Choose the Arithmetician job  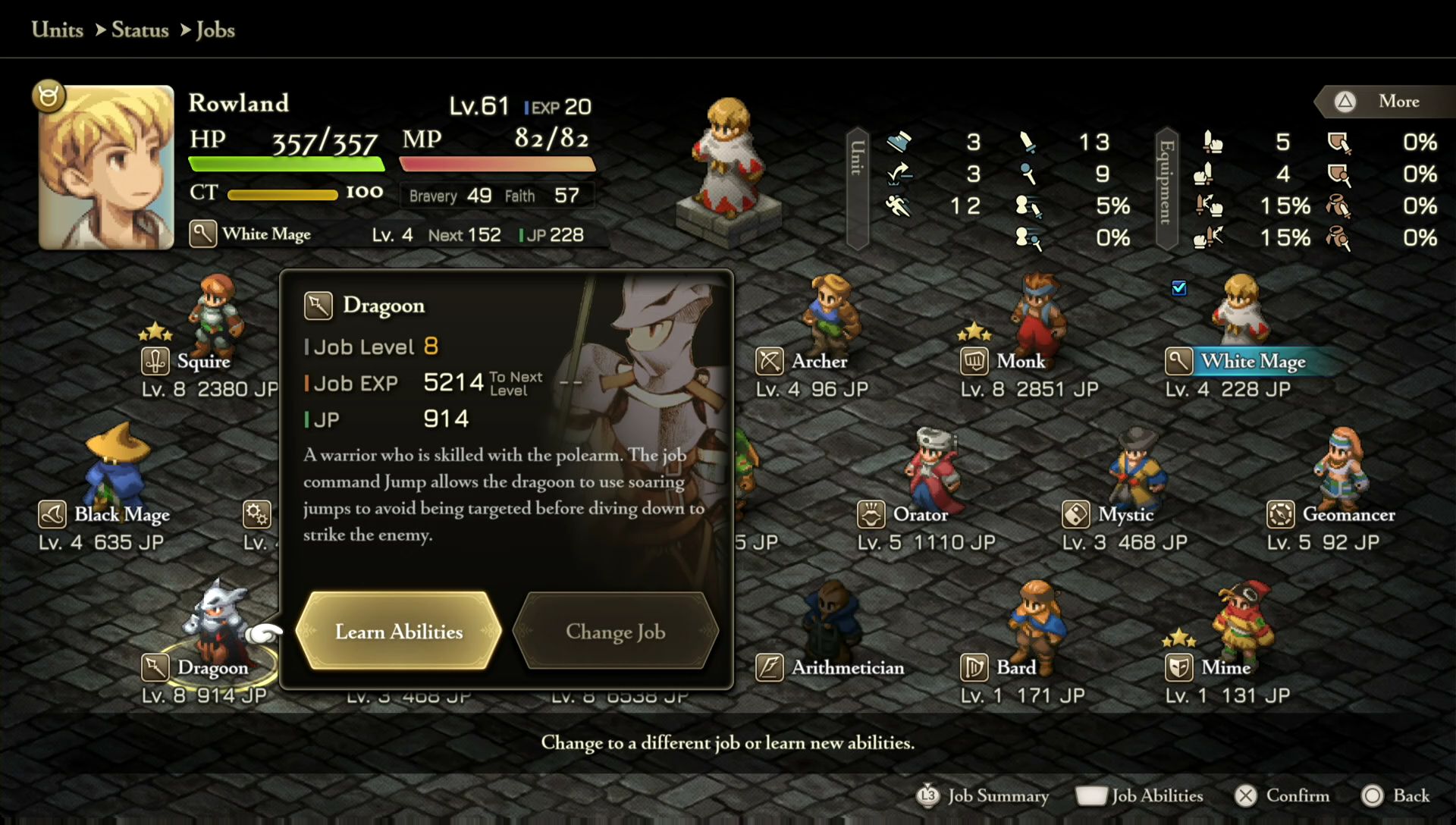[x=847, y=667]
